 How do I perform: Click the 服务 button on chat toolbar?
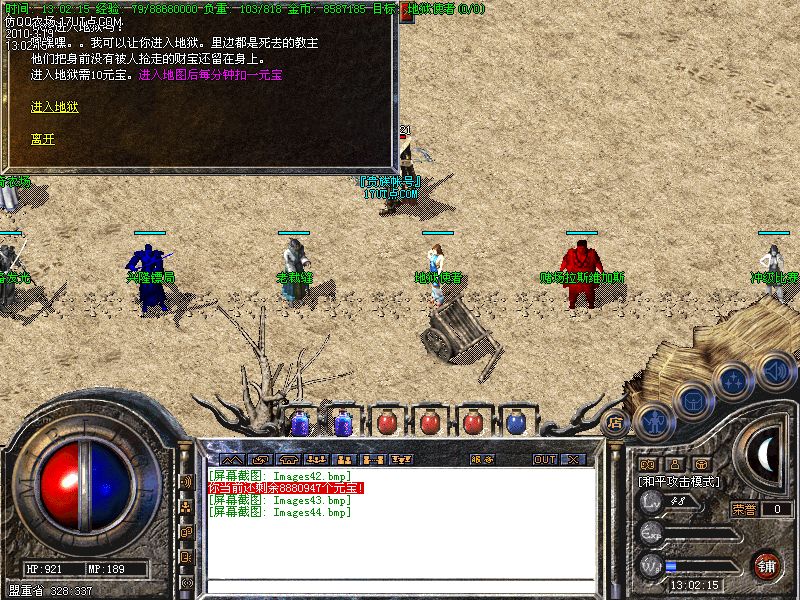(482, 459)
